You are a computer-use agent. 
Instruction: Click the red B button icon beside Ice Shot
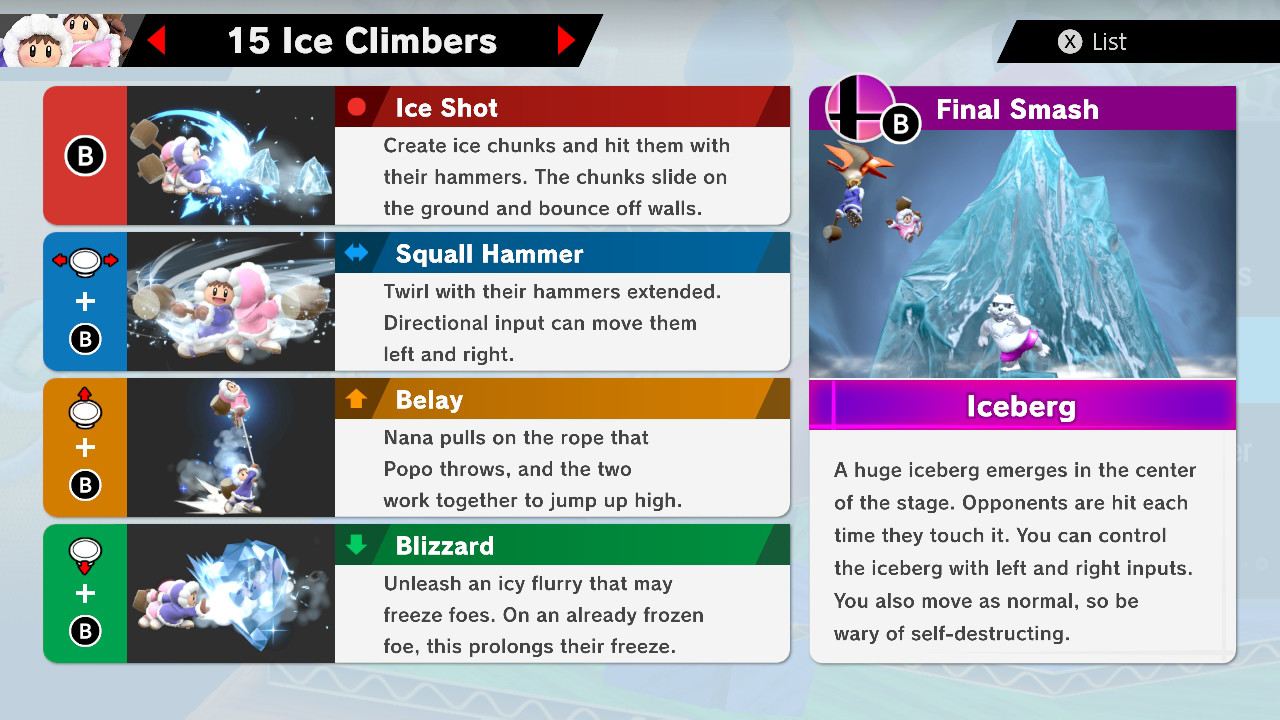point(85,155)
